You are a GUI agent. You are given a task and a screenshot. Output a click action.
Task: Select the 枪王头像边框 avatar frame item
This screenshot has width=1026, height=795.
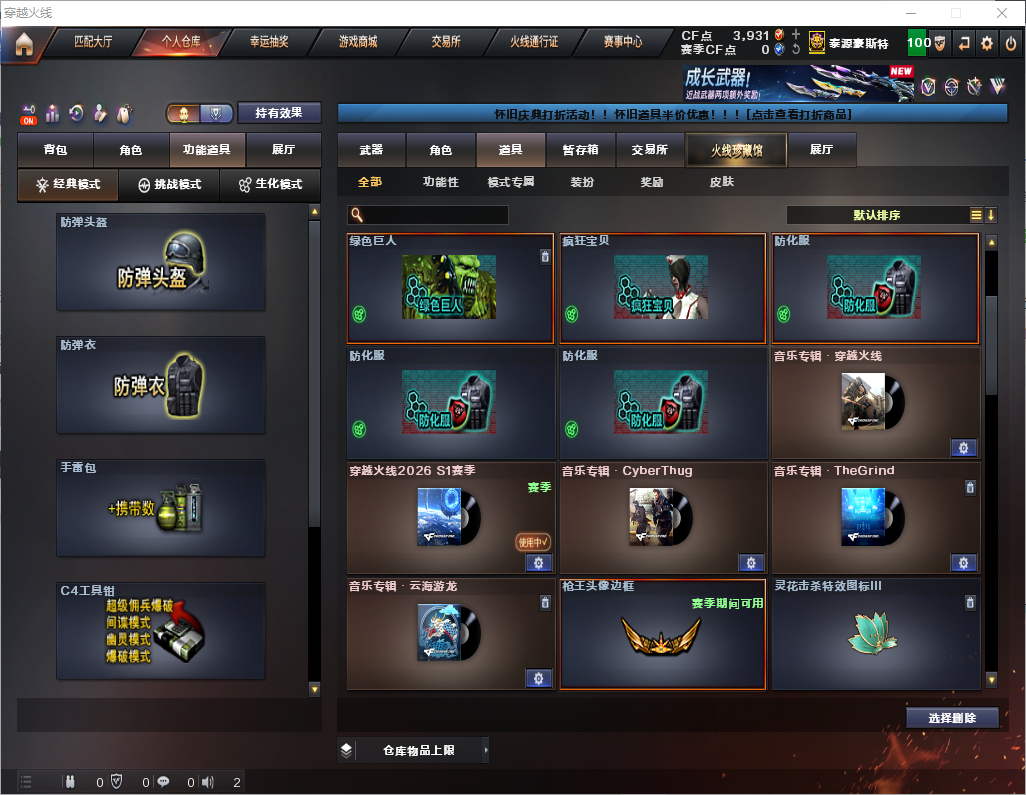662,634
